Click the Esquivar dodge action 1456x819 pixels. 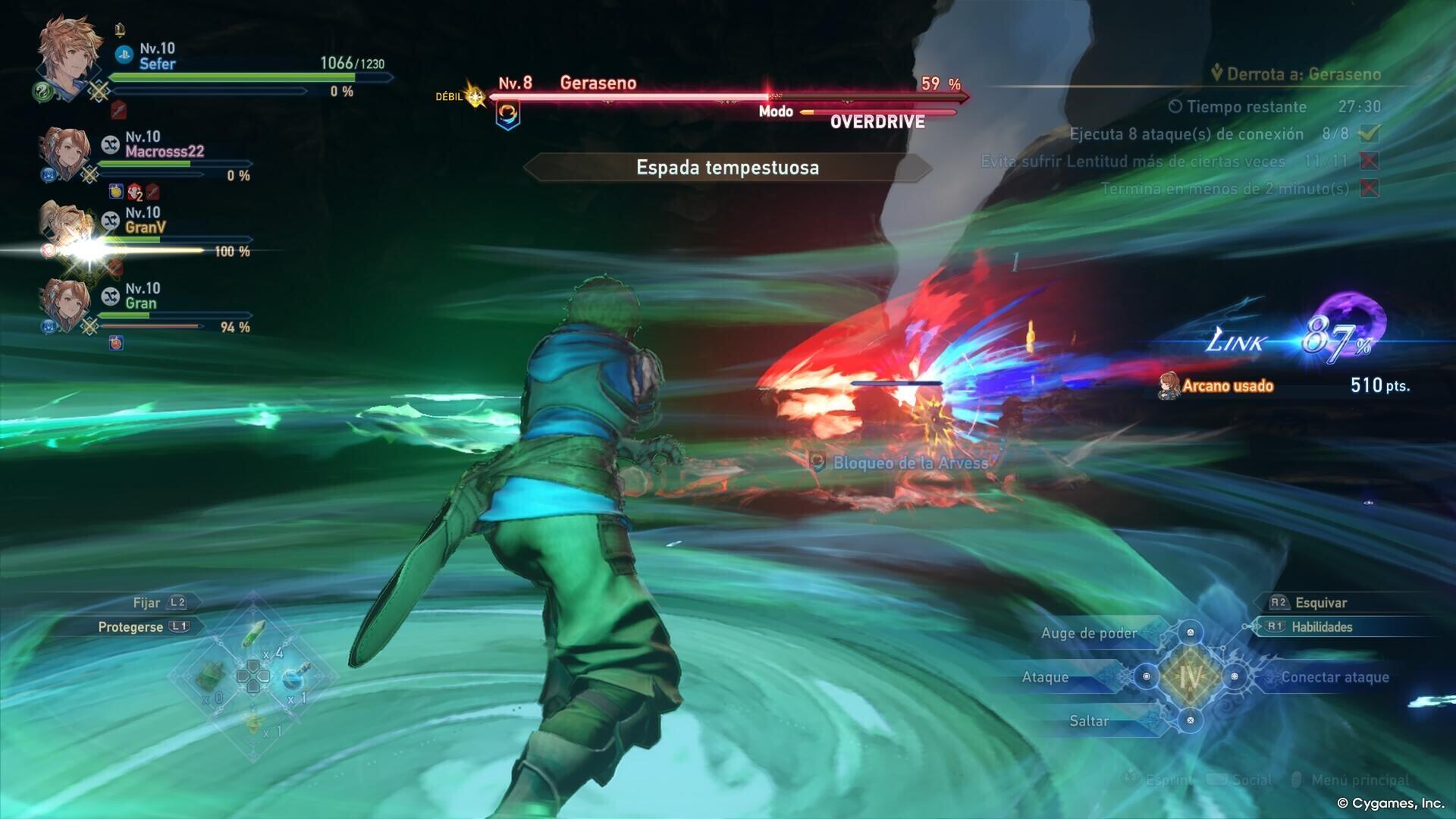click(1319, 603)
